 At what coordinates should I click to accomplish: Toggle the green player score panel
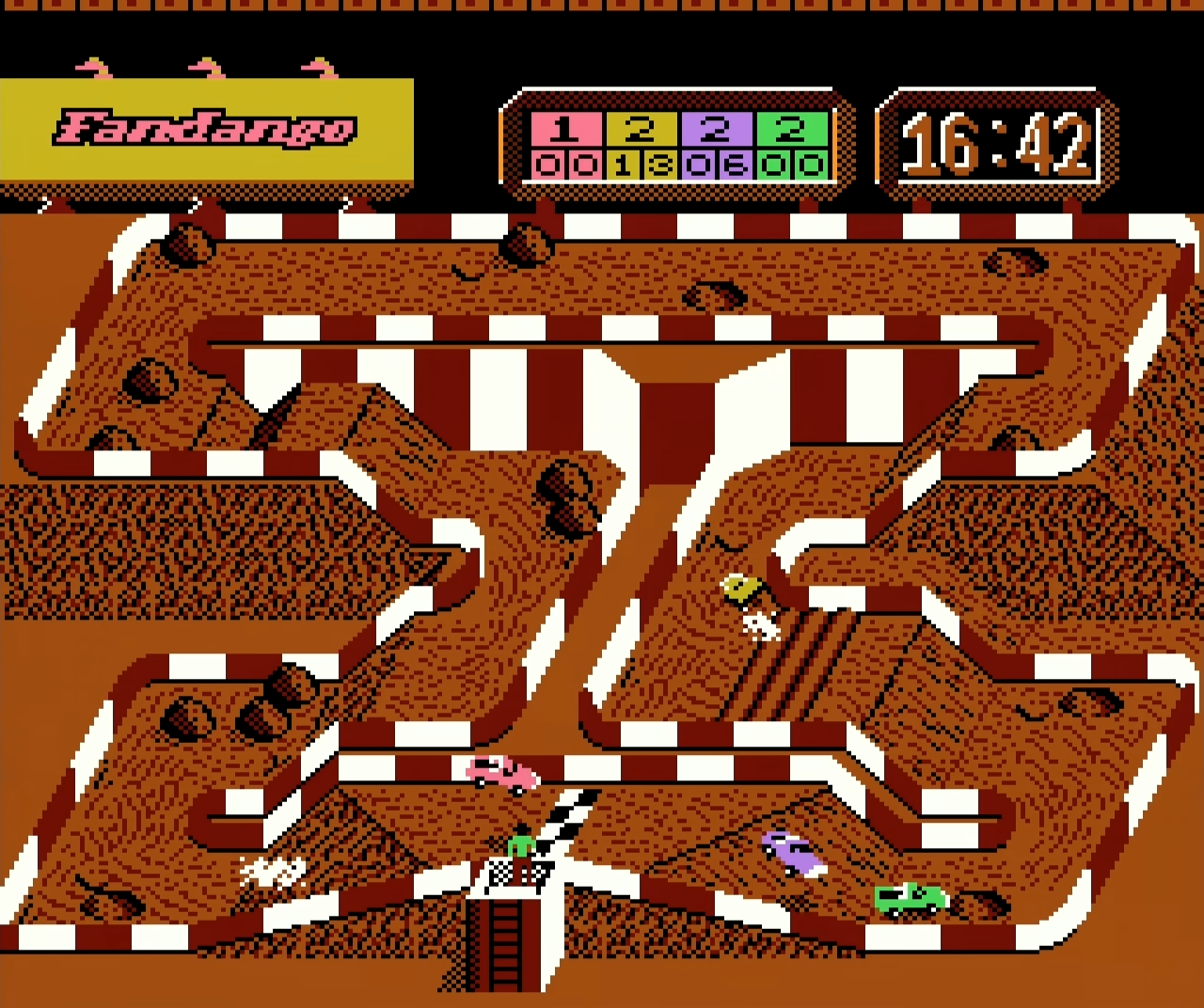click(795, 146)
